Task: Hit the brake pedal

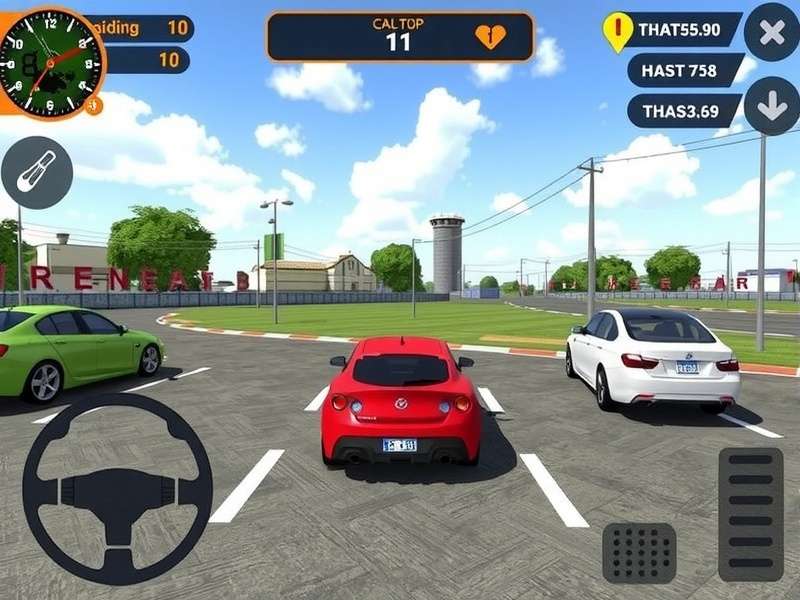Action: pos(639,553)
